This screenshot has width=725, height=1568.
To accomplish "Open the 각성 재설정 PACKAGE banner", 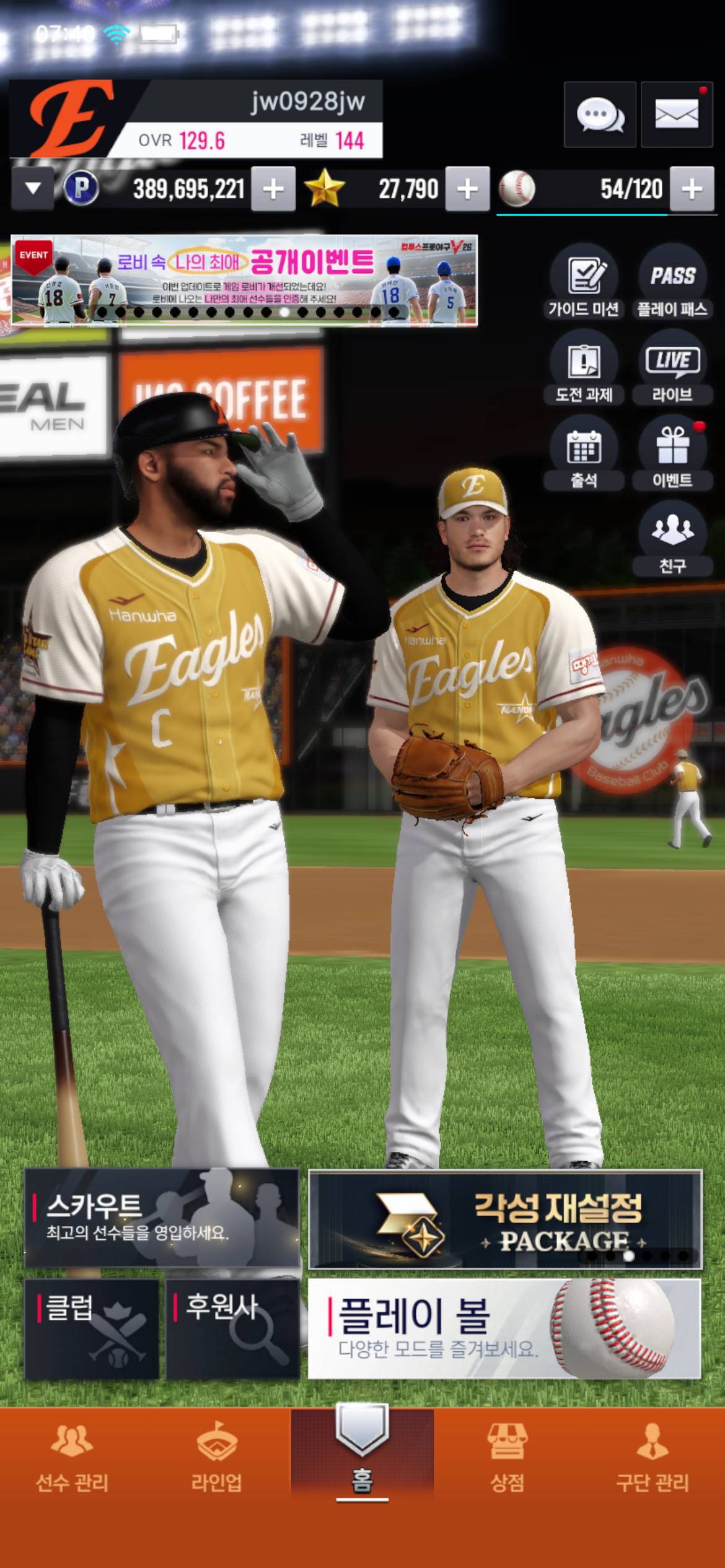I will [x=505, y=1219].
